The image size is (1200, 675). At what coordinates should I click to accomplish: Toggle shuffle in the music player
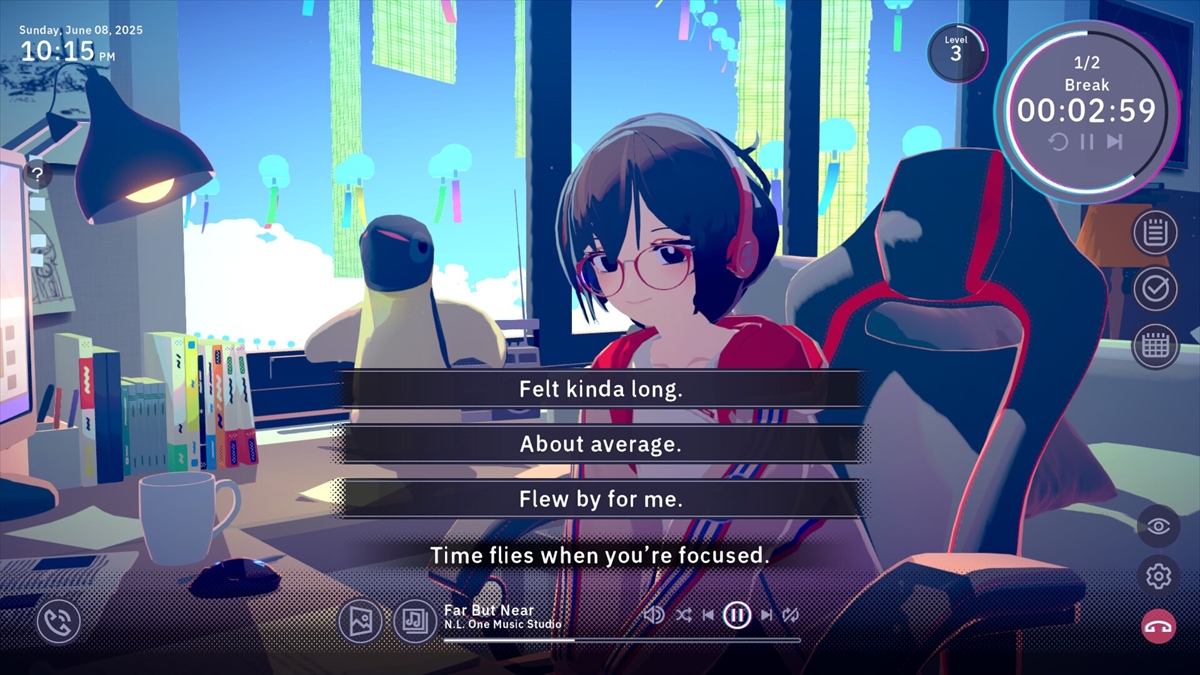(x=683, y=615)
